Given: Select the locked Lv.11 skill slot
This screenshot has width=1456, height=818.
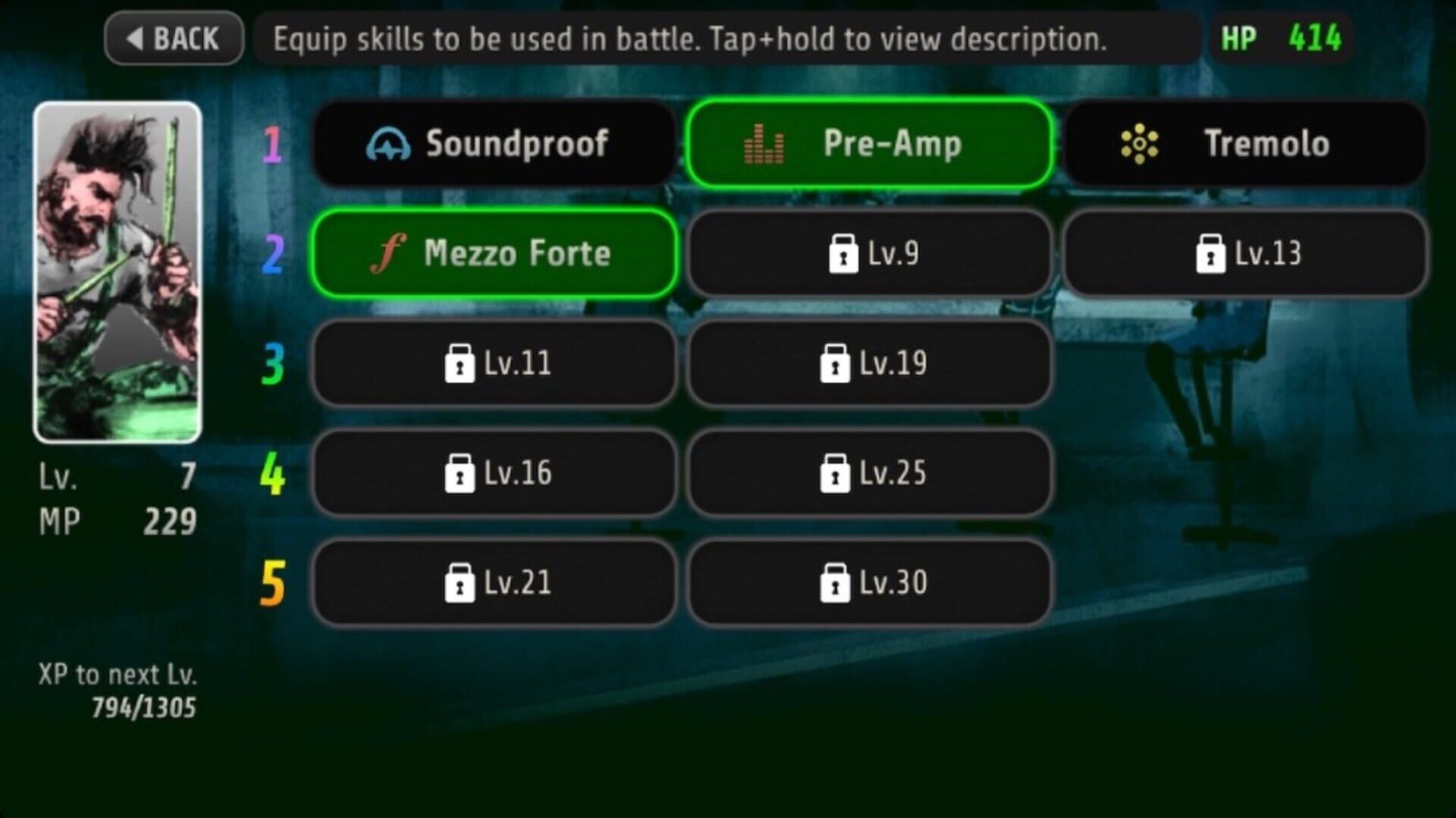Looking at the screenshot, I should [494, 363].
